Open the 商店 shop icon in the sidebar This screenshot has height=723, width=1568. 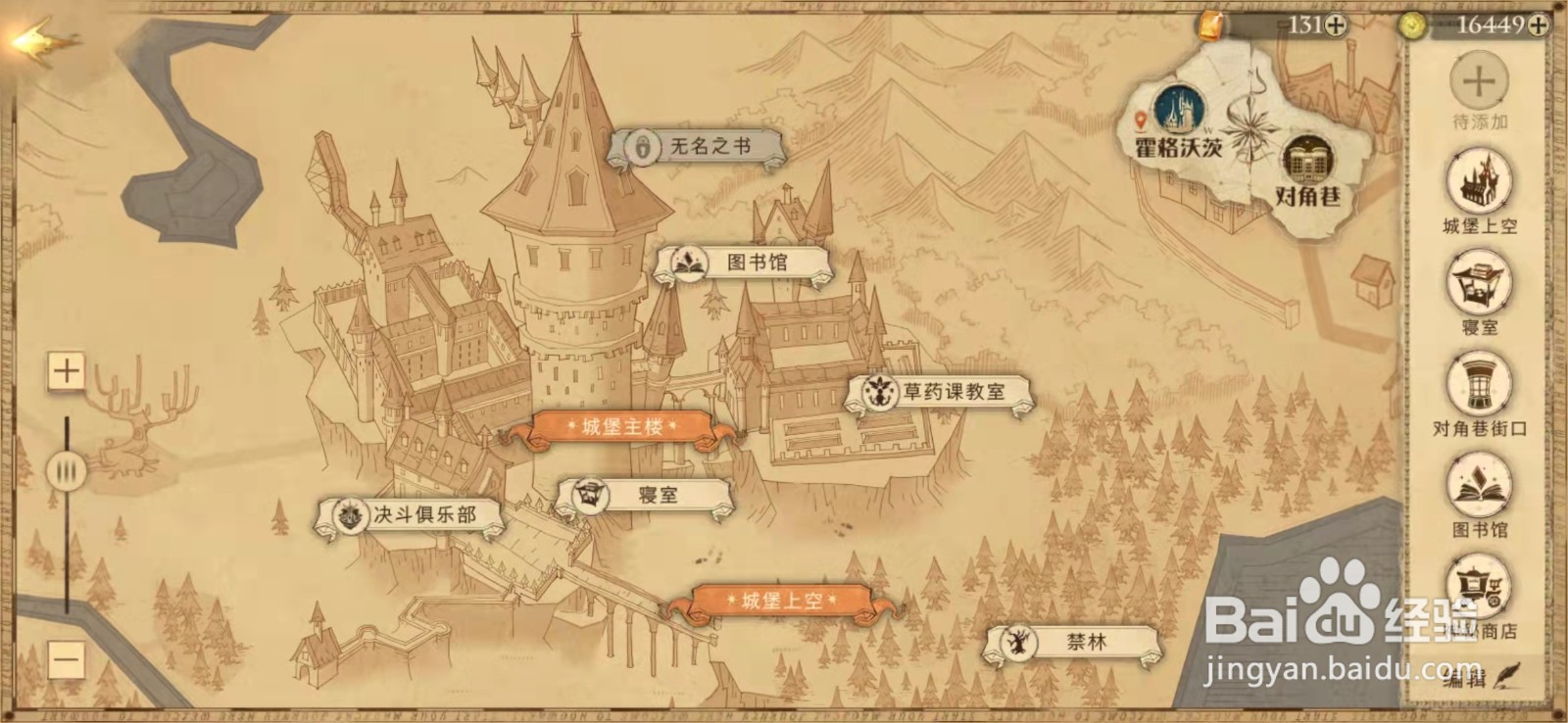coord(1481,583)
